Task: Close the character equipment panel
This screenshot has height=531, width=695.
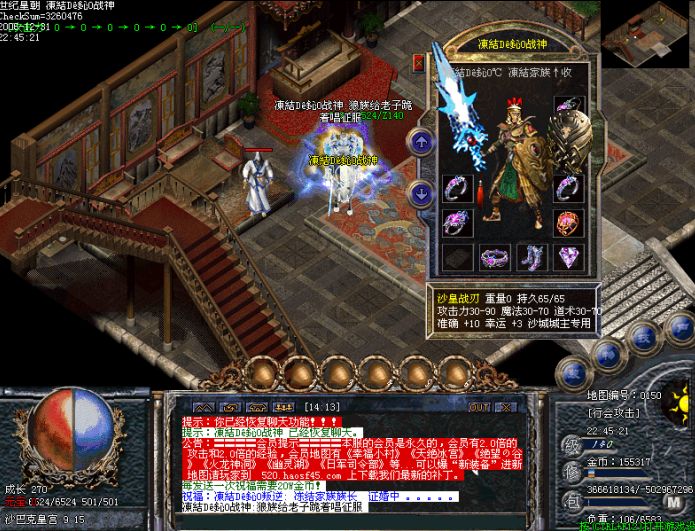Action: tap(418, 62)
